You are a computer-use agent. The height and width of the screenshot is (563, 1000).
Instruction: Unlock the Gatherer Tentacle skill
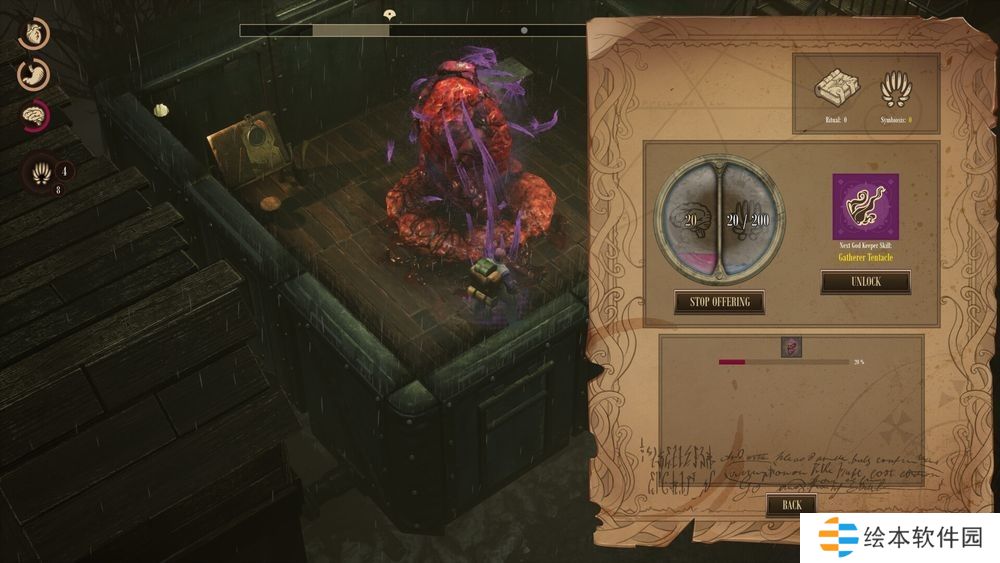click(865, 282)
